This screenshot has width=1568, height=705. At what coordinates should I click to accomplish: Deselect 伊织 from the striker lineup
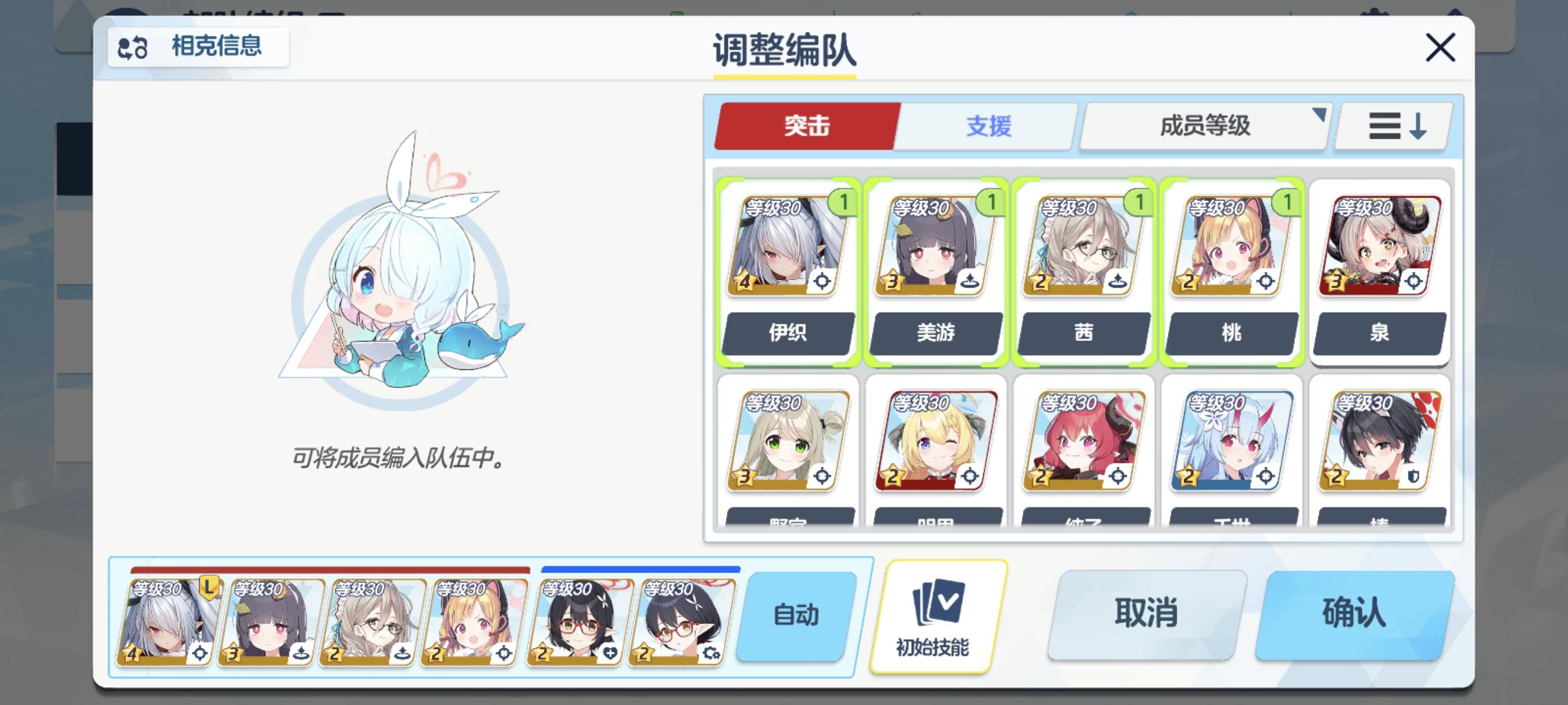787,268
